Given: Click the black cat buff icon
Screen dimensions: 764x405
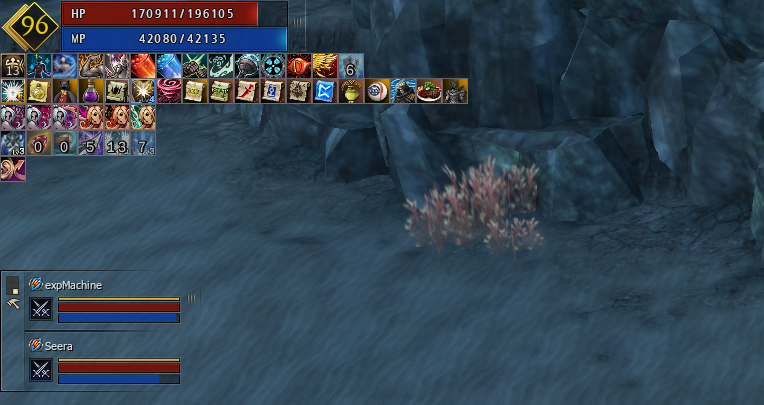Looking at the screenshot, I should coord(65,92).
